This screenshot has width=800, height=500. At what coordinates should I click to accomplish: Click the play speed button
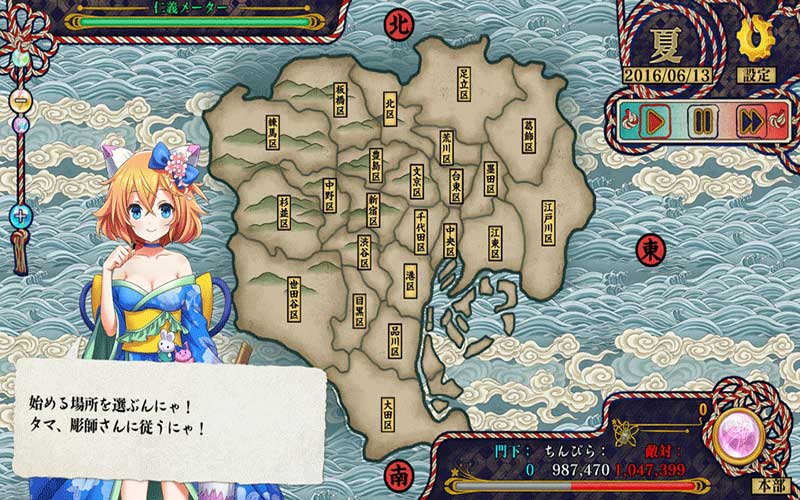[x=654, y=122]
